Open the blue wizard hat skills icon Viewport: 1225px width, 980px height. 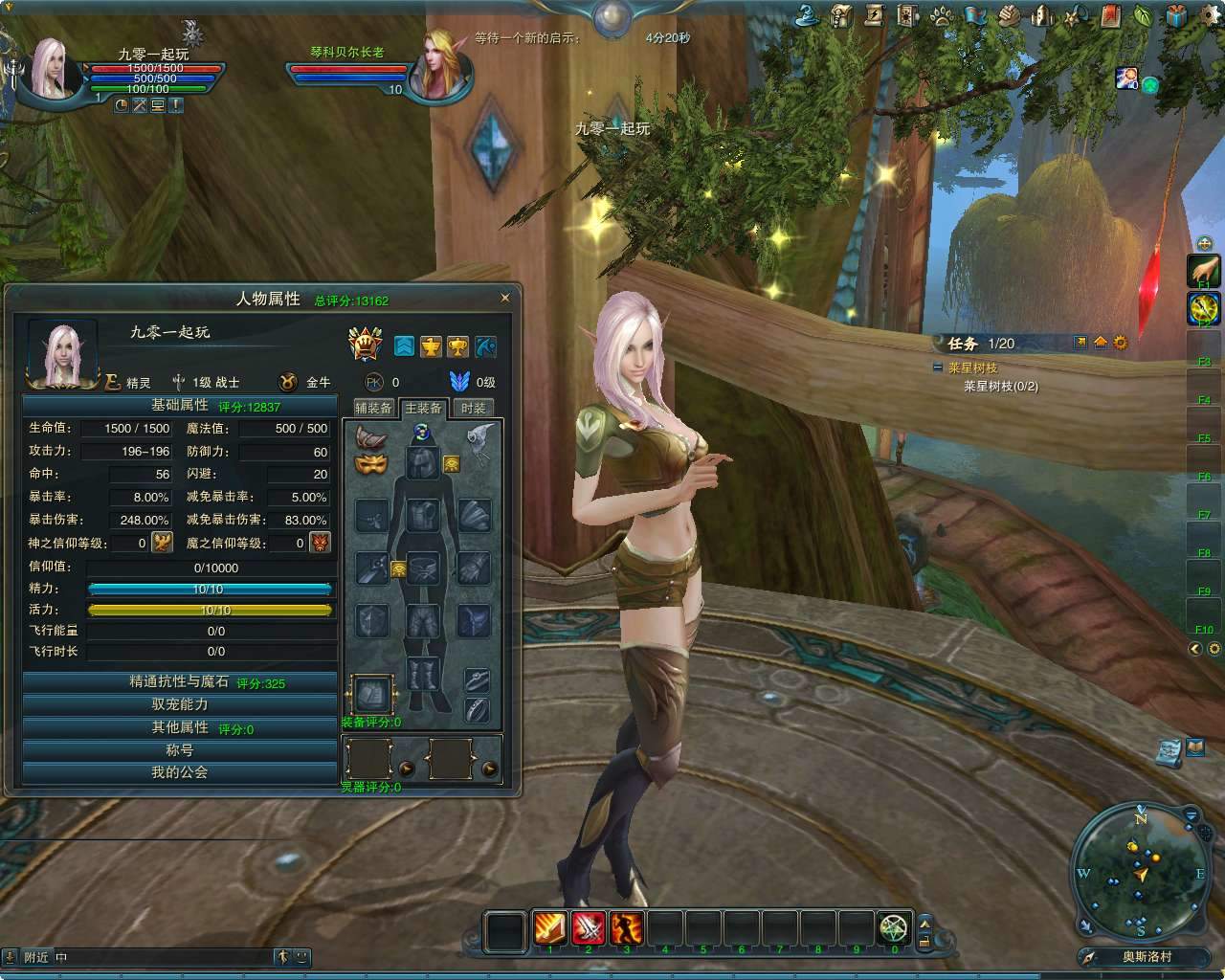tap(806, 14)
